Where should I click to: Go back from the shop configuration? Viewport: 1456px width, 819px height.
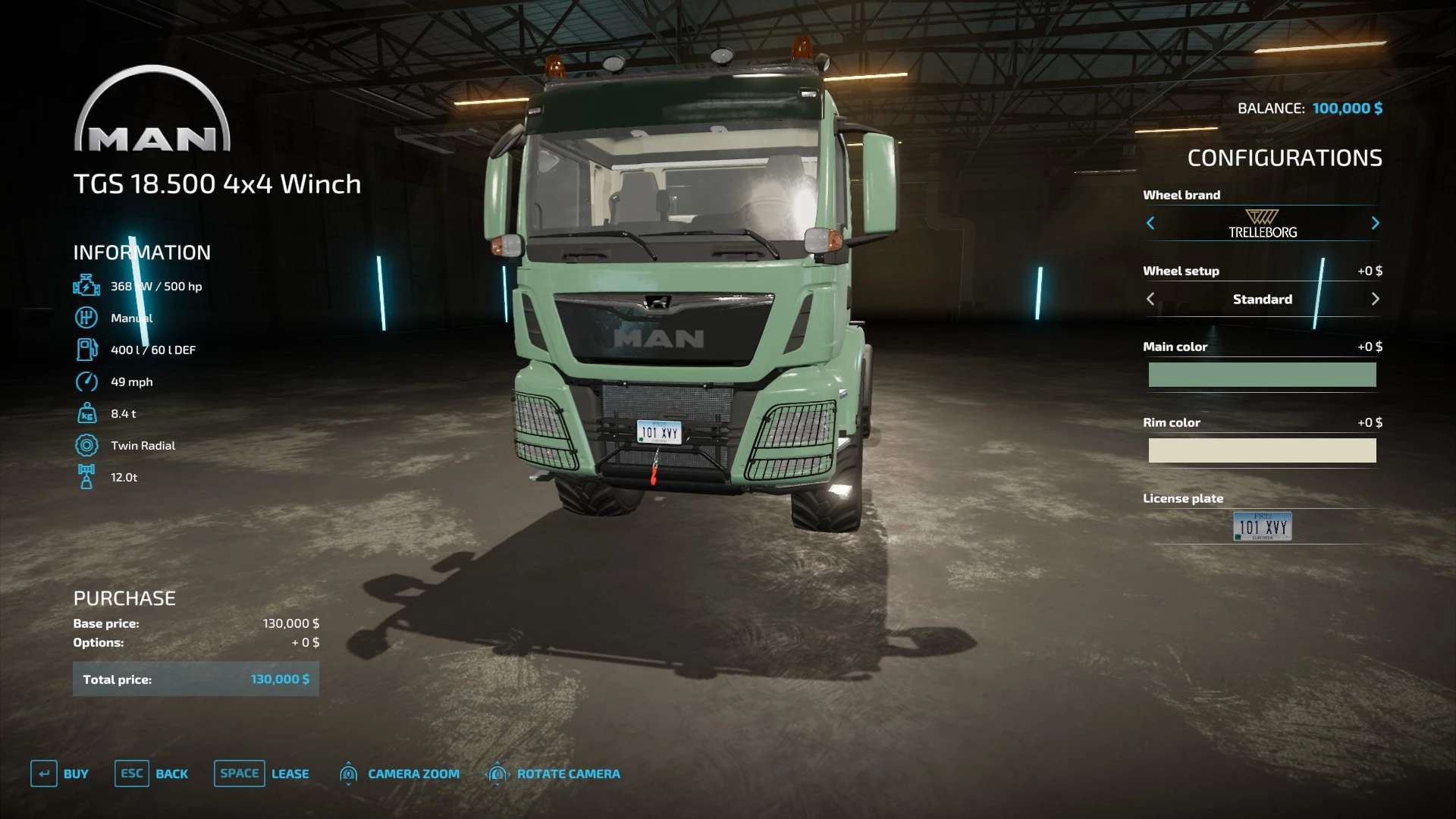(152, 773)
